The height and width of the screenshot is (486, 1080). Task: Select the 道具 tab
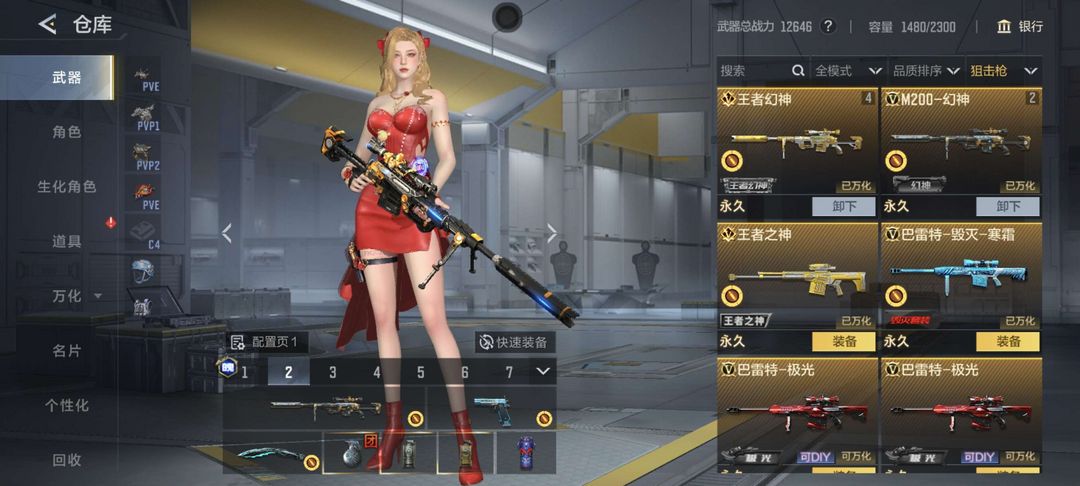(x=66, y=241)
